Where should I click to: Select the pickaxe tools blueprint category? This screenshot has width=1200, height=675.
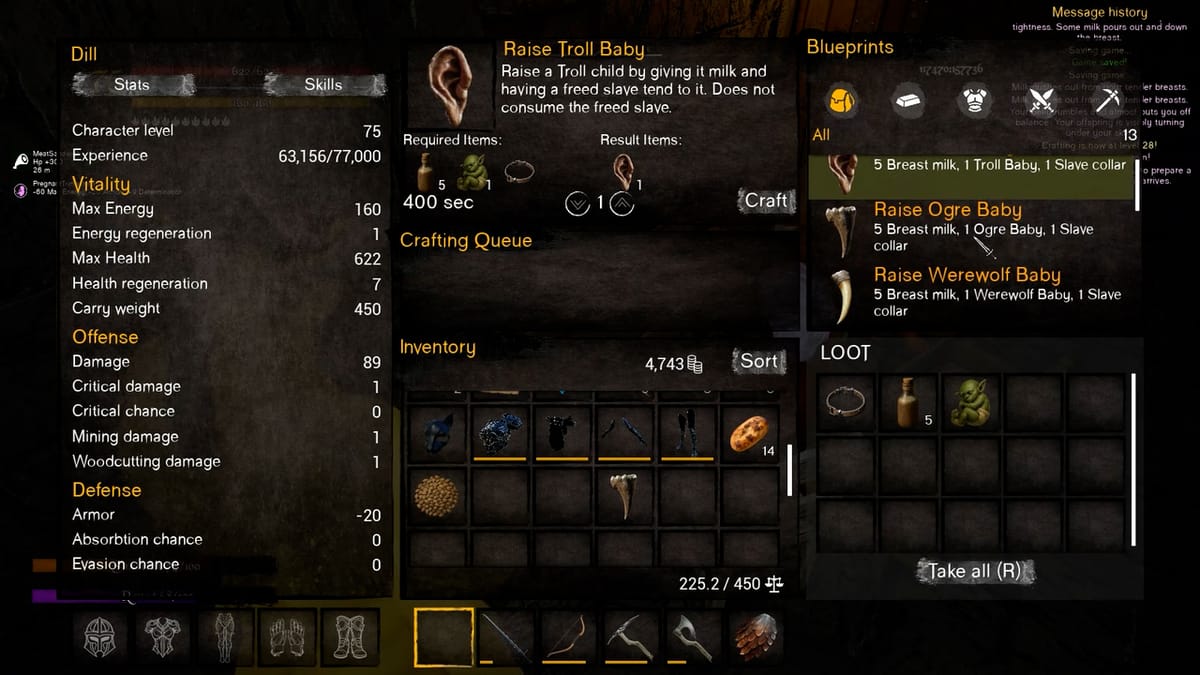click(1110, 100)
